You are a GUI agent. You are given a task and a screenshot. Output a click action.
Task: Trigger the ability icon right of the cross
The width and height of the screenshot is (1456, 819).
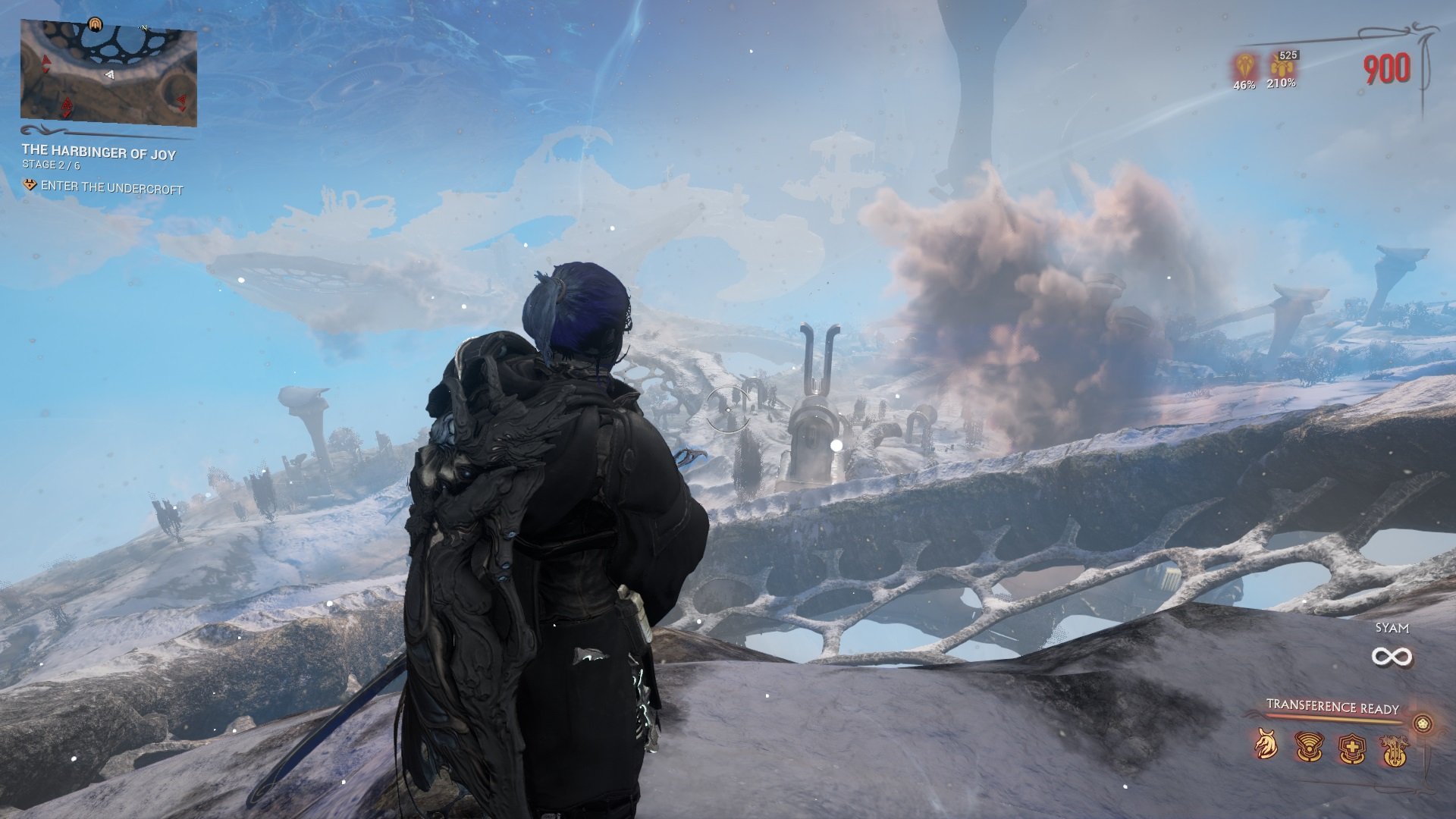(1394, 751)
